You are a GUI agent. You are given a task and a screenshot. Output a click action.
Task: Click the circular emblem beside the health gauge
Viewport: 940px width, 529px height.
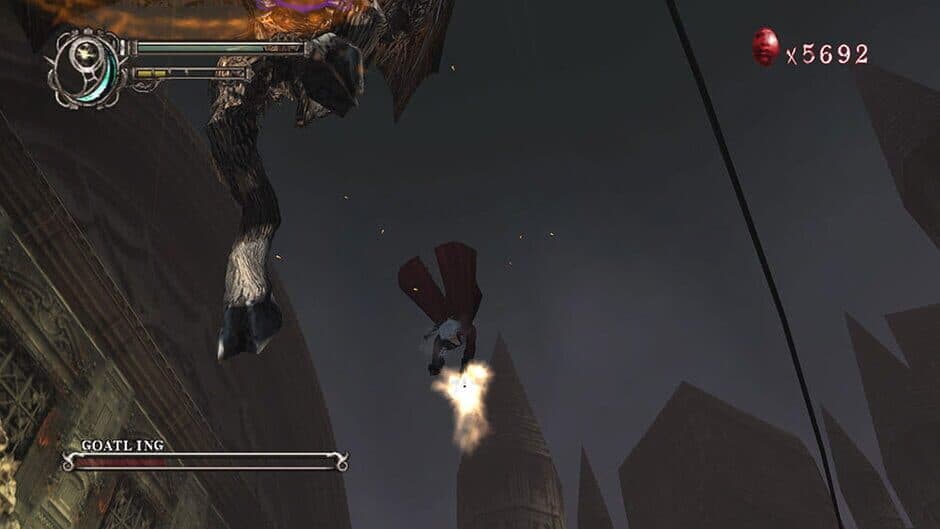[87, 66]
